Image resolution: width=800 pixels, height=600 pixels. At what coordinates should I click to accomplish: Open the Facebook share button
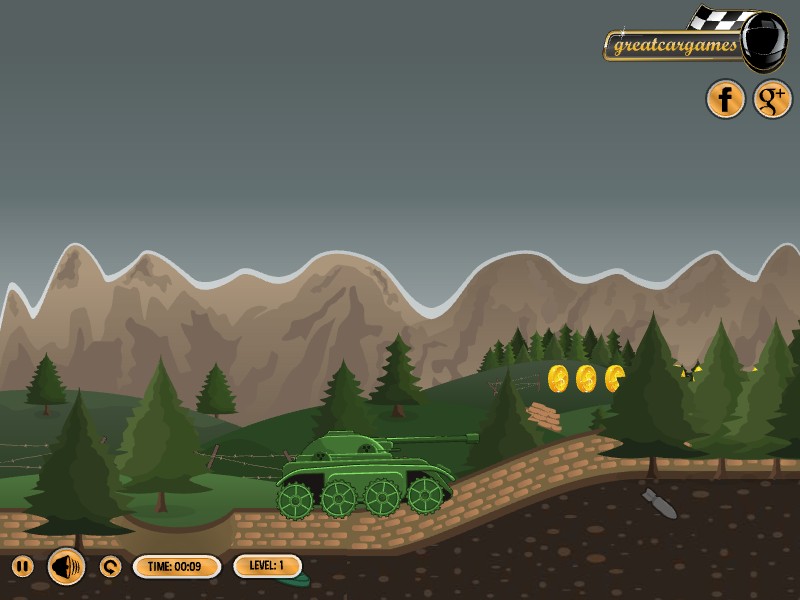(x=726, y=99)
